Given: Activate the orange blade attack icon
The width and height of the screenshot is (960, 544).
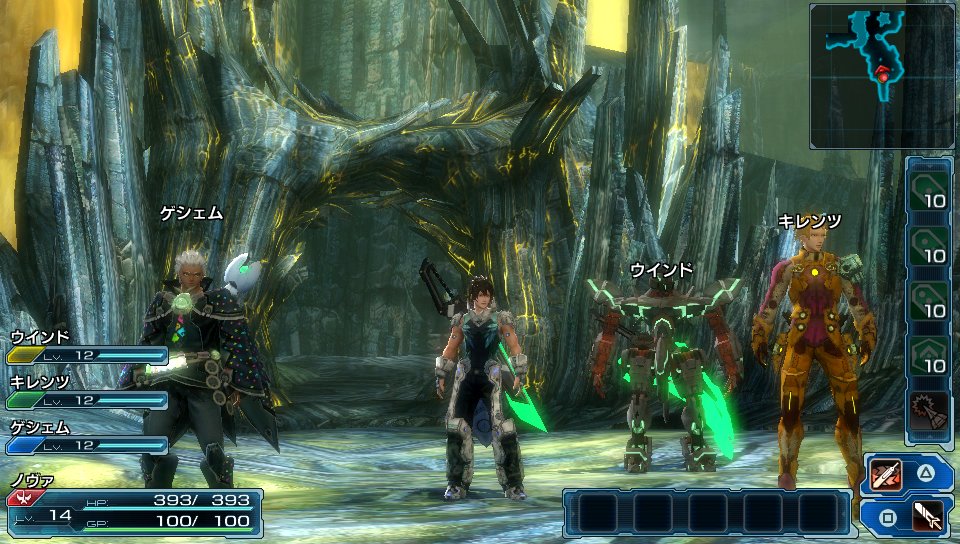Looking at the screenshot, I should [887, 472].
